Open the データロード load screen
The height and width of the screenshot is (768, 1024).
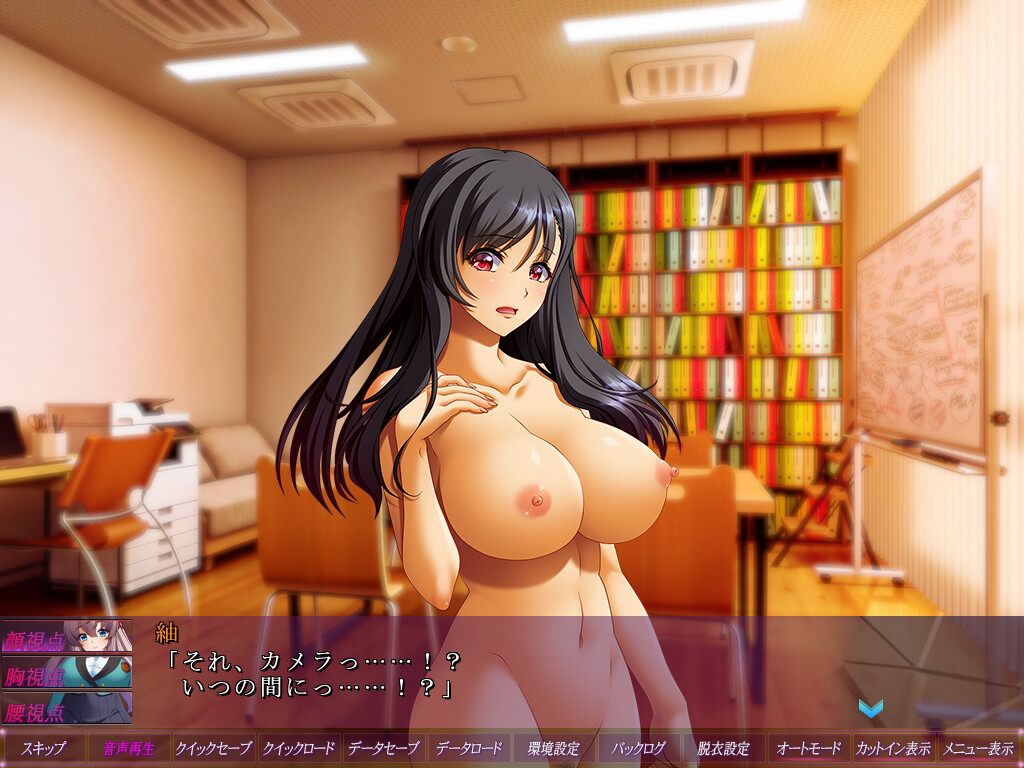coord(468,748)
